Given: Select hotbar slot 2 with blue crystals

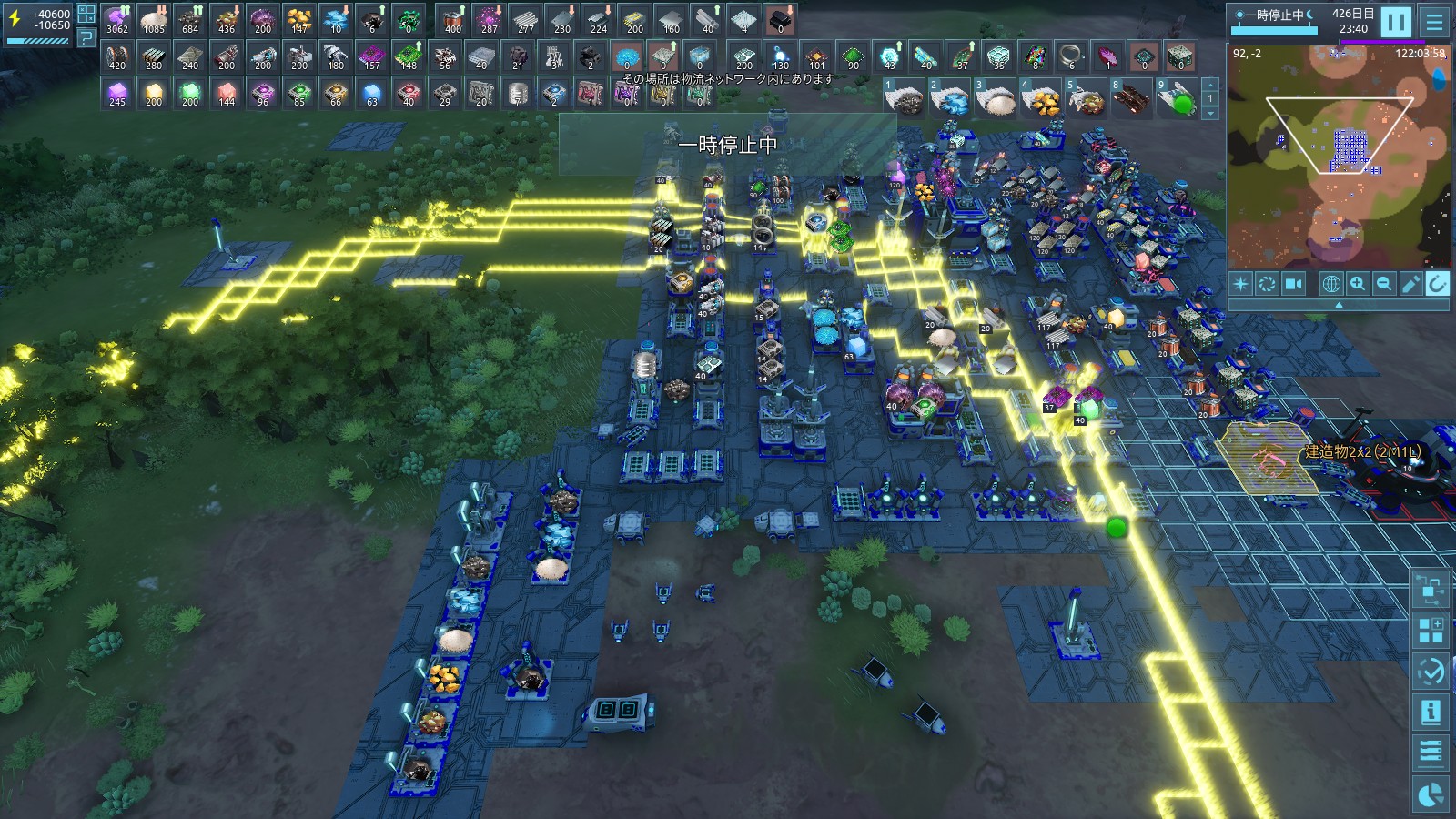Looking at the screenshot, I should tap(949, 97).
